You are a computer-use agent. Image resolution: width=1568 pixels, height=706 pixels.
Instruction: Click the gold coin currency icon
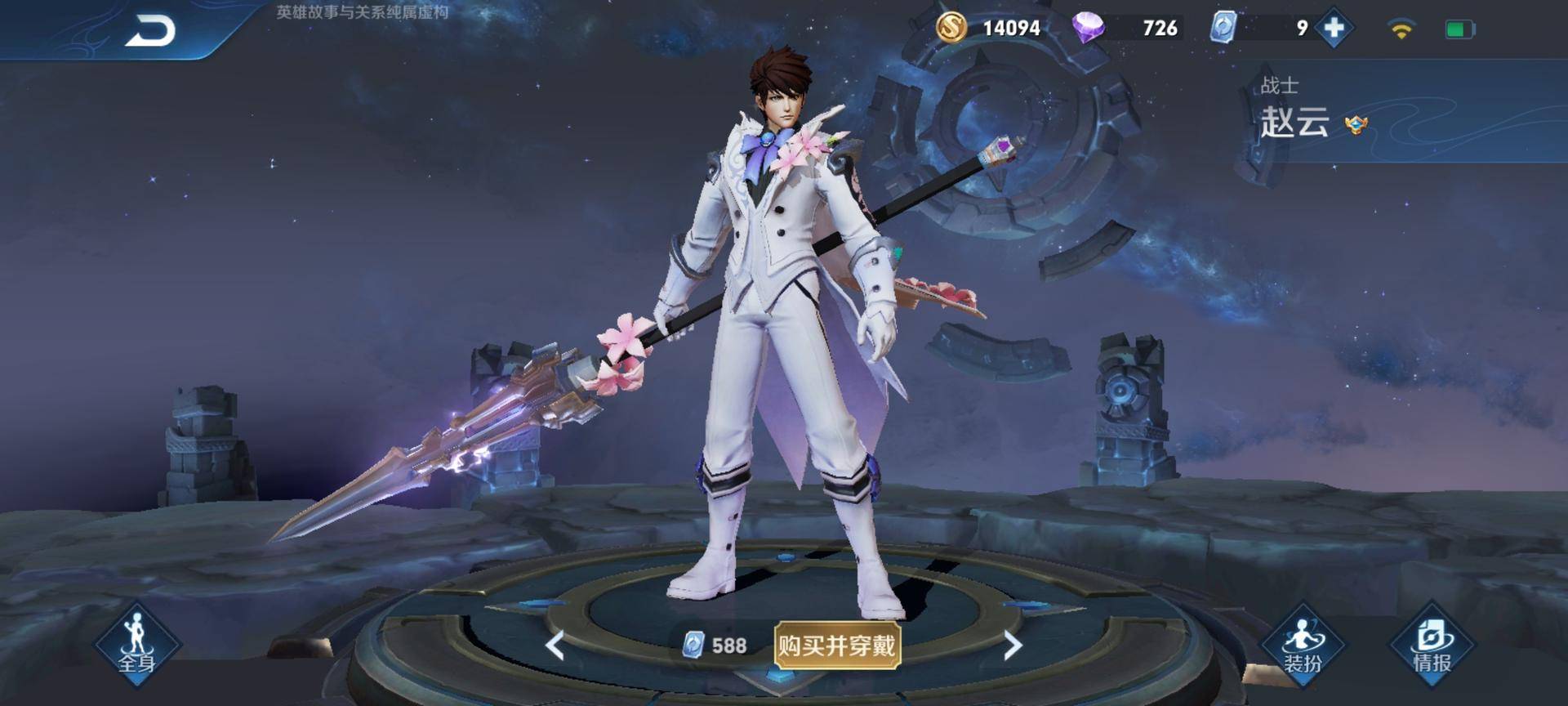(x=951, y=28)
